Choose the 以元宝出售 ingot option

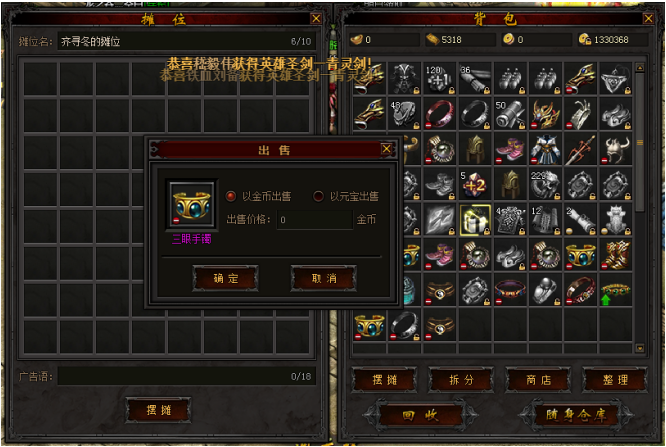[319, 196]
